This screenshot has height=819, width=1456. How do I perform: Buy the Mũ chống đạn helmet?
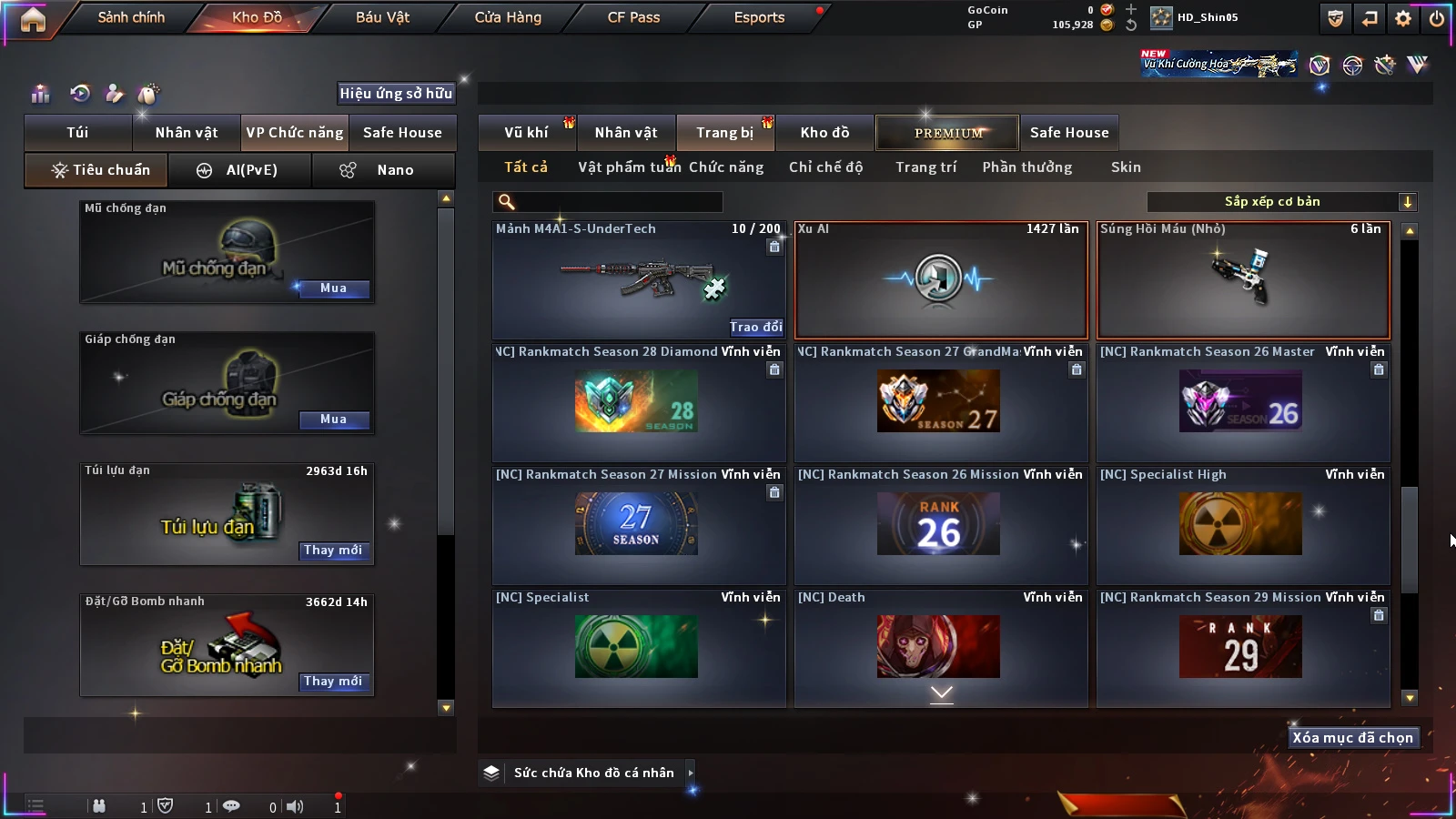(x=333, y=288)
